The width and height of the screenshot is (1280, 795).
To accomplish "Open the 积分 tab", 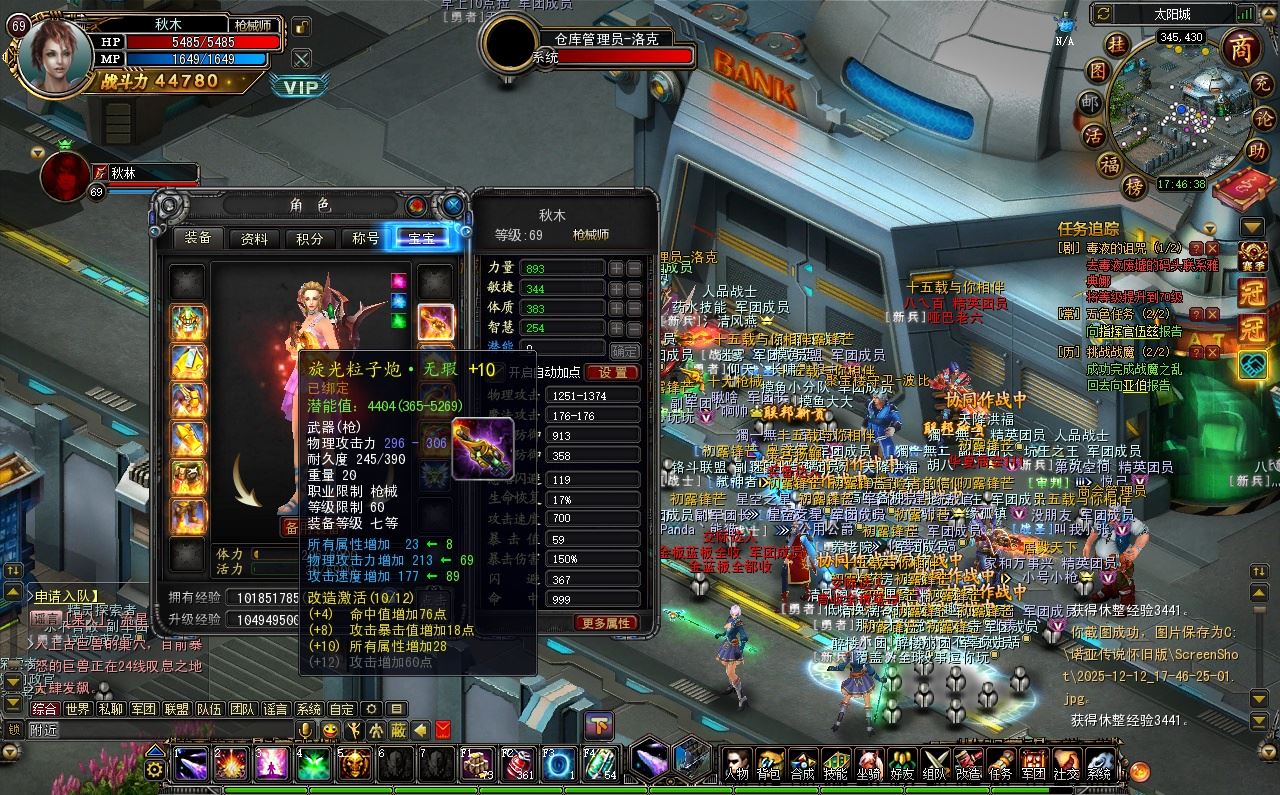I will point(310,238).
